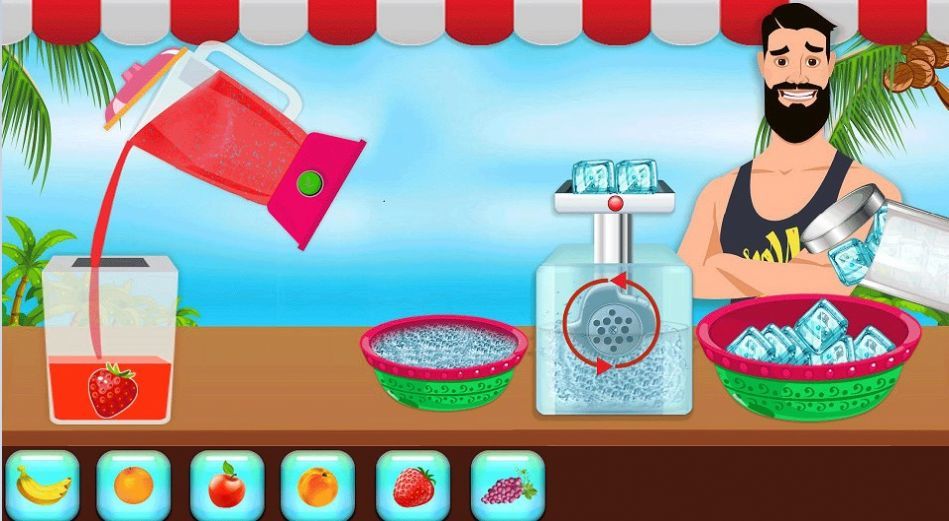This screenshot has width=949, height=521.
Task: Click the green button on the blender
Action: (x=310, y=183)
